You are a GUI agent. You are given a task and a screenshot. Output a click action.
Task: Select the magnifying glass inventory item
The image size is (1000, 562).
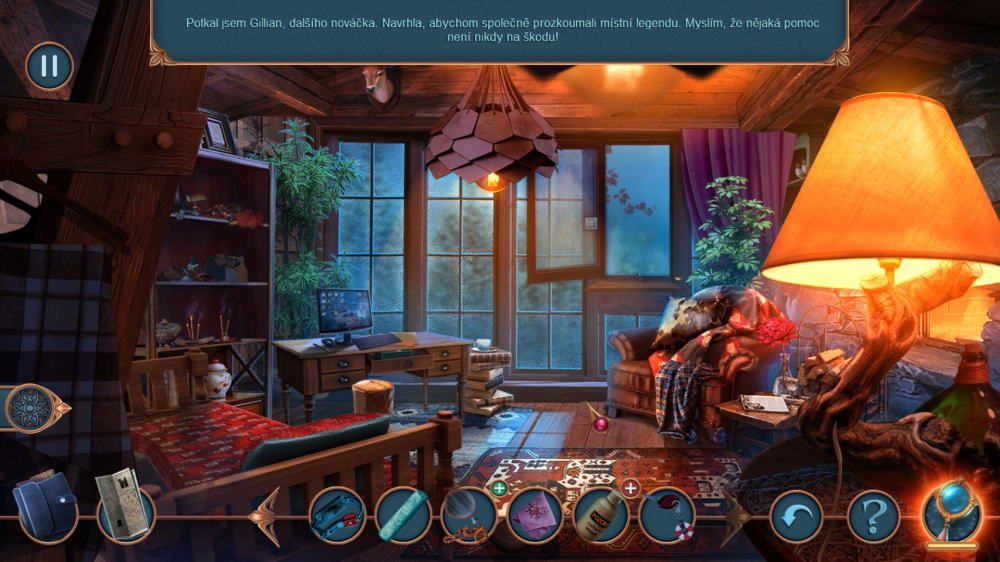(x=469, y=516)
